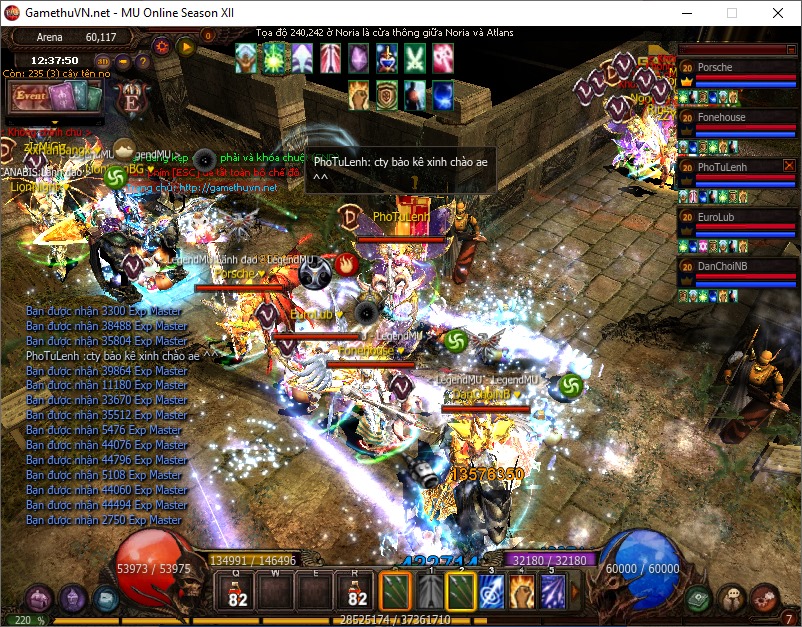Activate the blue swirl skill in slot 3
The width and height of the screenshot is (802, 627).
click(x=491, y=592)
